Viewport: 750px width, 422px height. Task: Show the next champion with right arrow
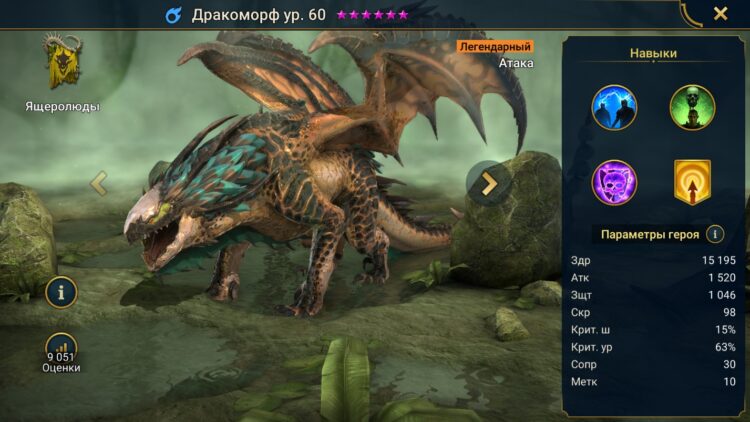(x=489, y=183)
